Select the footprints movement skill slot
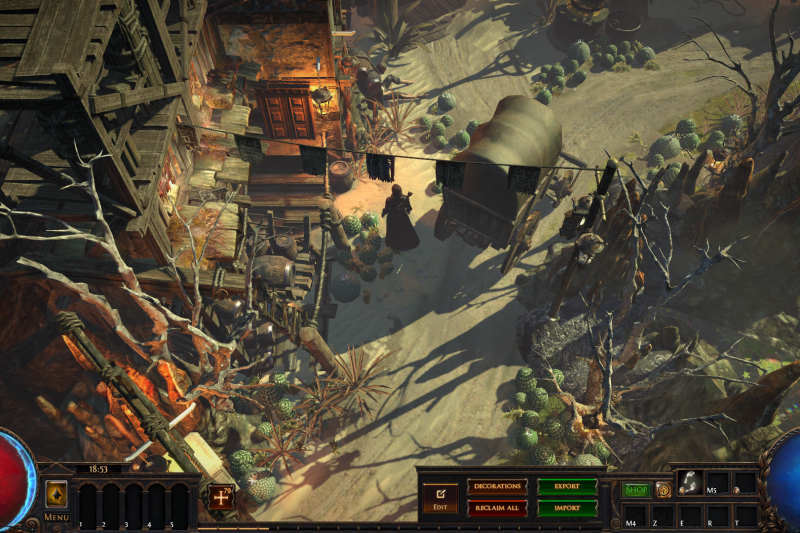The width and height of the screenshot is (800, 533). [x=688, y=482]
